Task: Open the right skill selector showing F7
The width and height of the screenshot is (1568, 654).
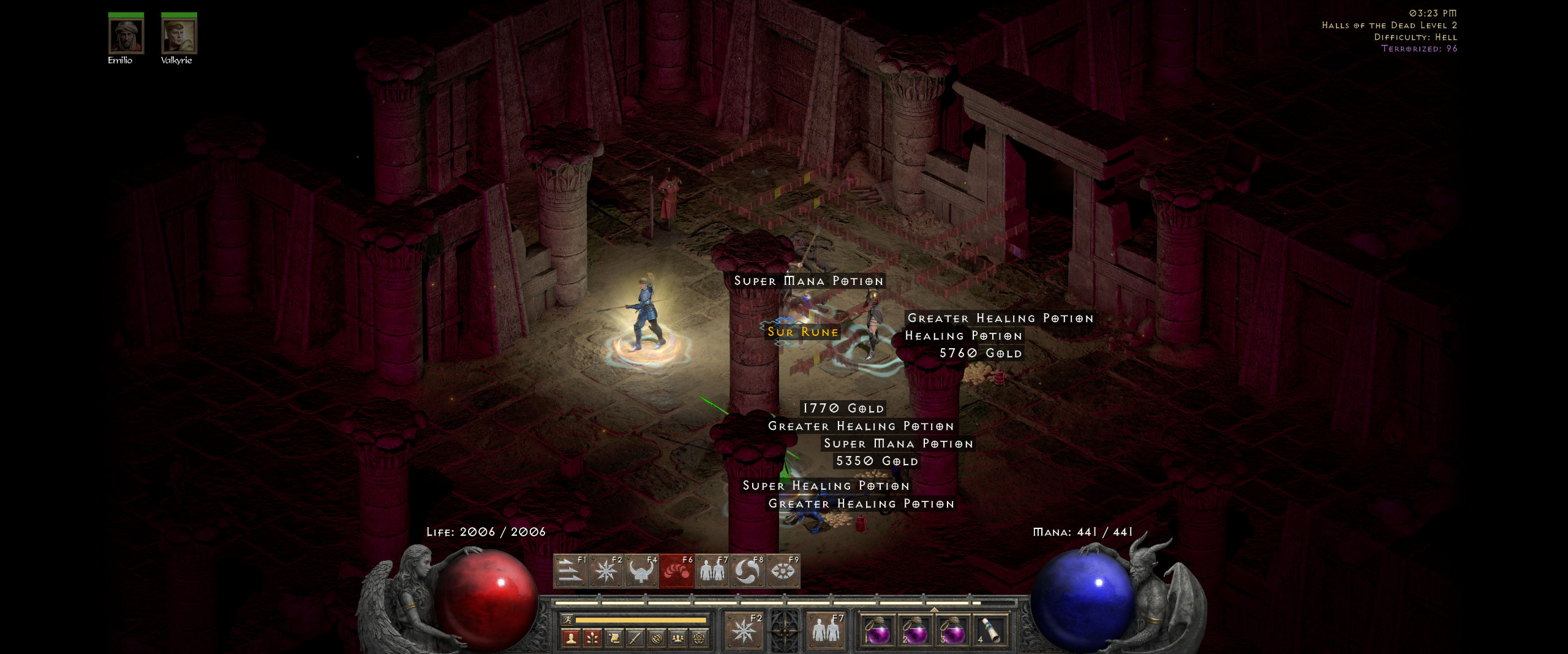Action: (x=826, y=631)
